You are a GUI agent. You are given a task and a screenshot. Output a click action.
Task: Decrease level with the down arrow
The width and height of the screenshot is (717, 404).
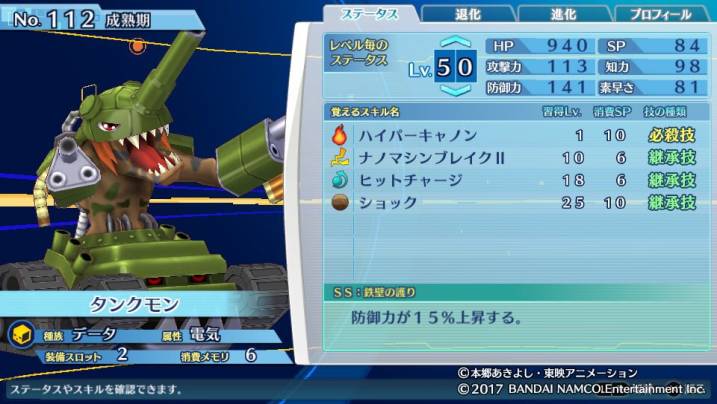coord(455,91)
